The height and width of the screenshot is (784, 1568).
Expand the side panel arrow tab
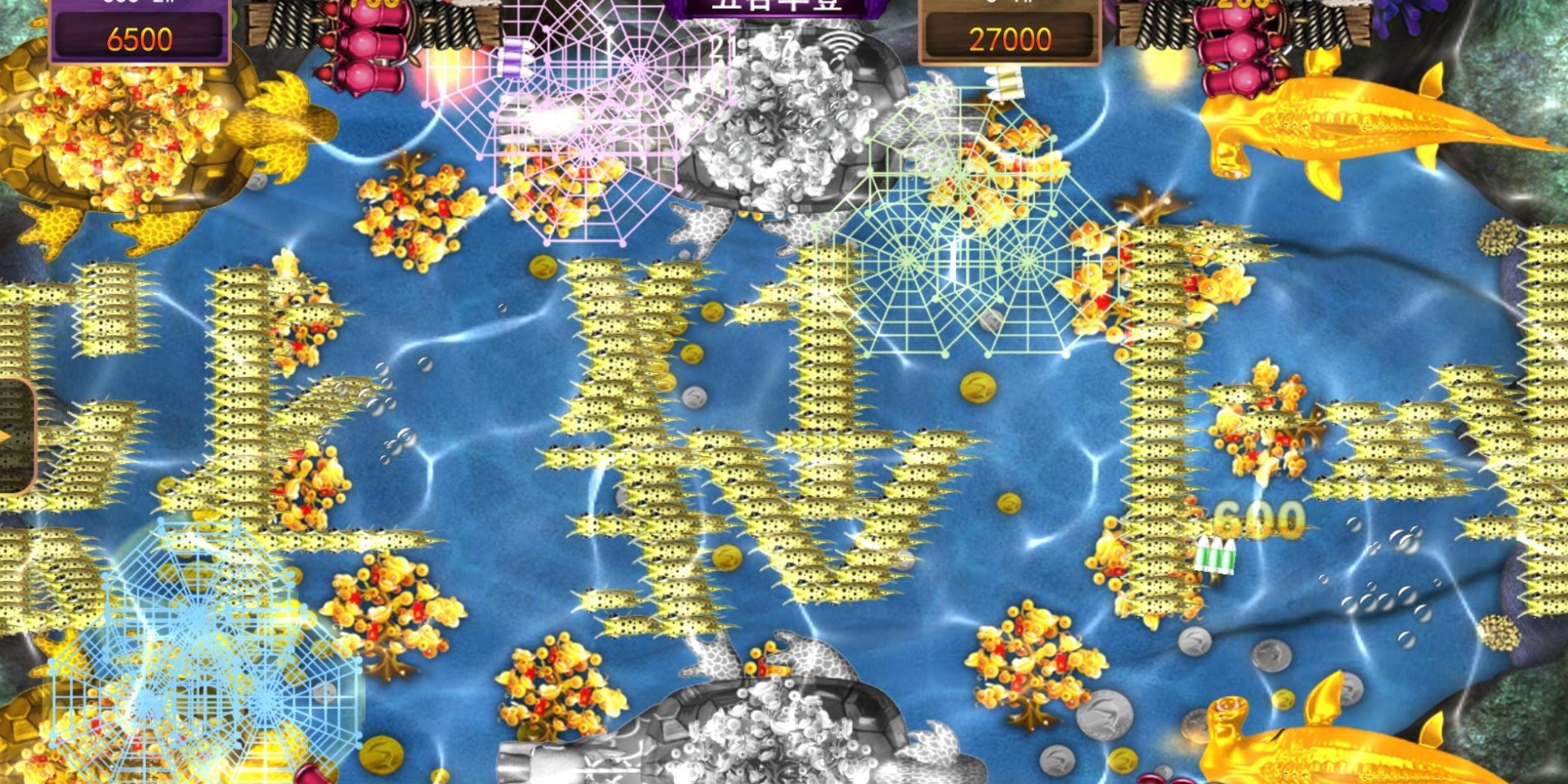tap(12, 436)
